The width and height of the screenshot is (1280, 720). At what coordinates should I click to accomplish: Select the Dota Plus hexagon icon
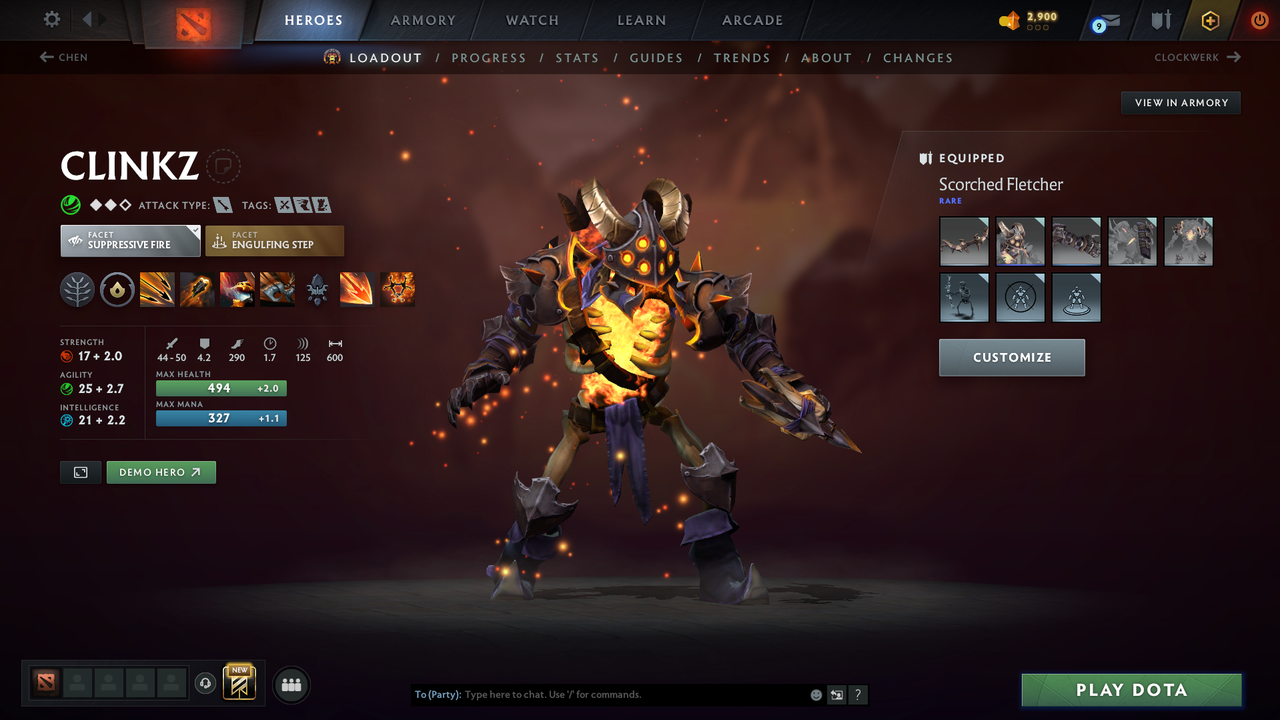point(1210,20)
